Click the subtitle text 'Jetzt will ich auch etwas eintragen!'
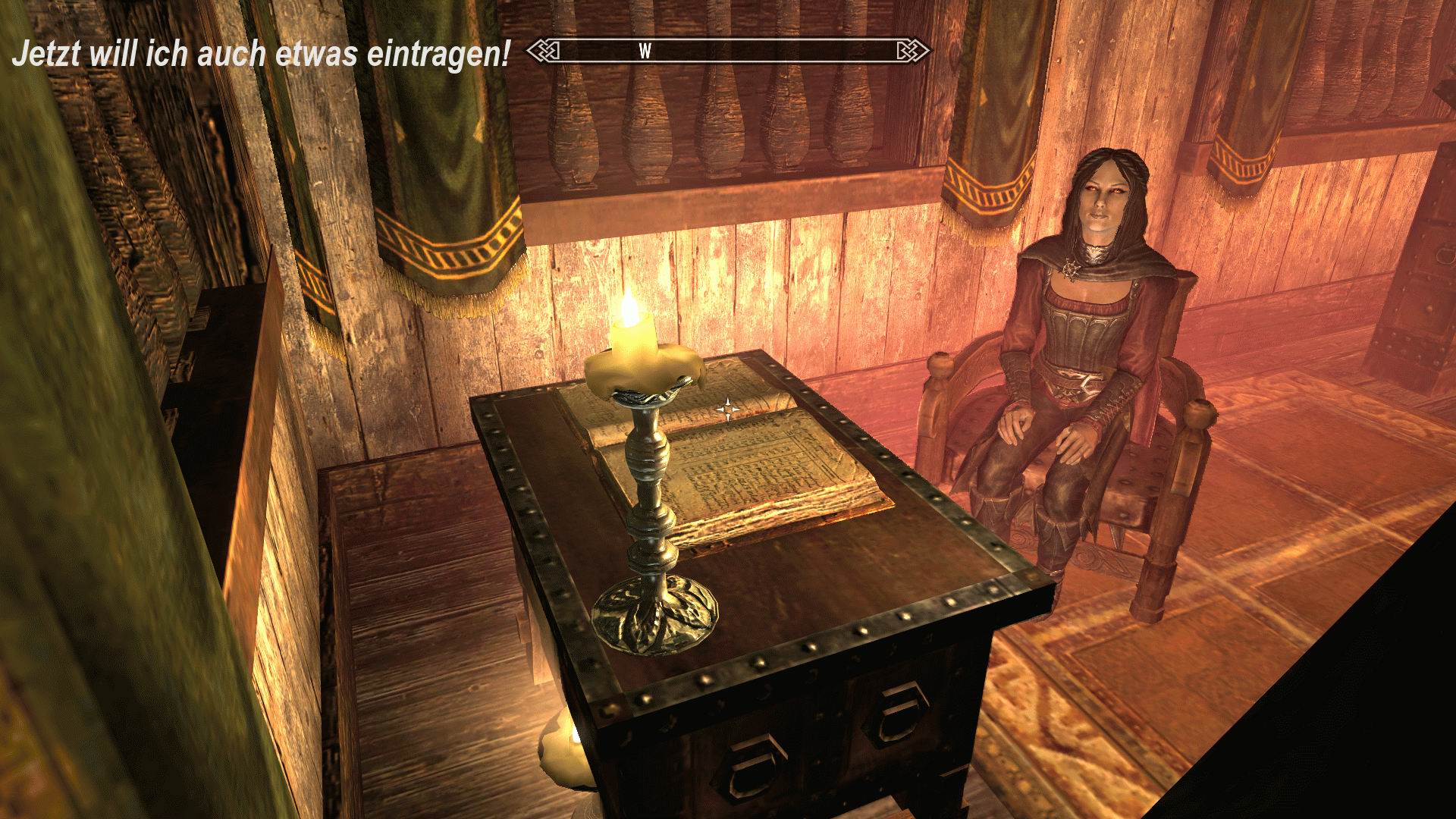1456x819 pixels. 262,53
